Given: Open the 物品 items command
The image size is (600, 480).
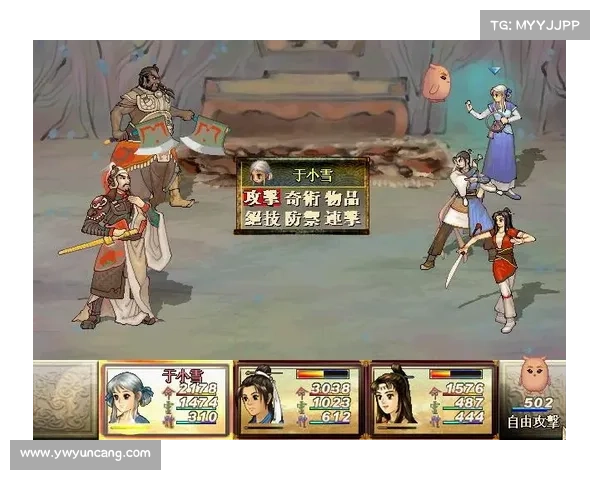Looking at the screenshot, I should pos(342,198).
